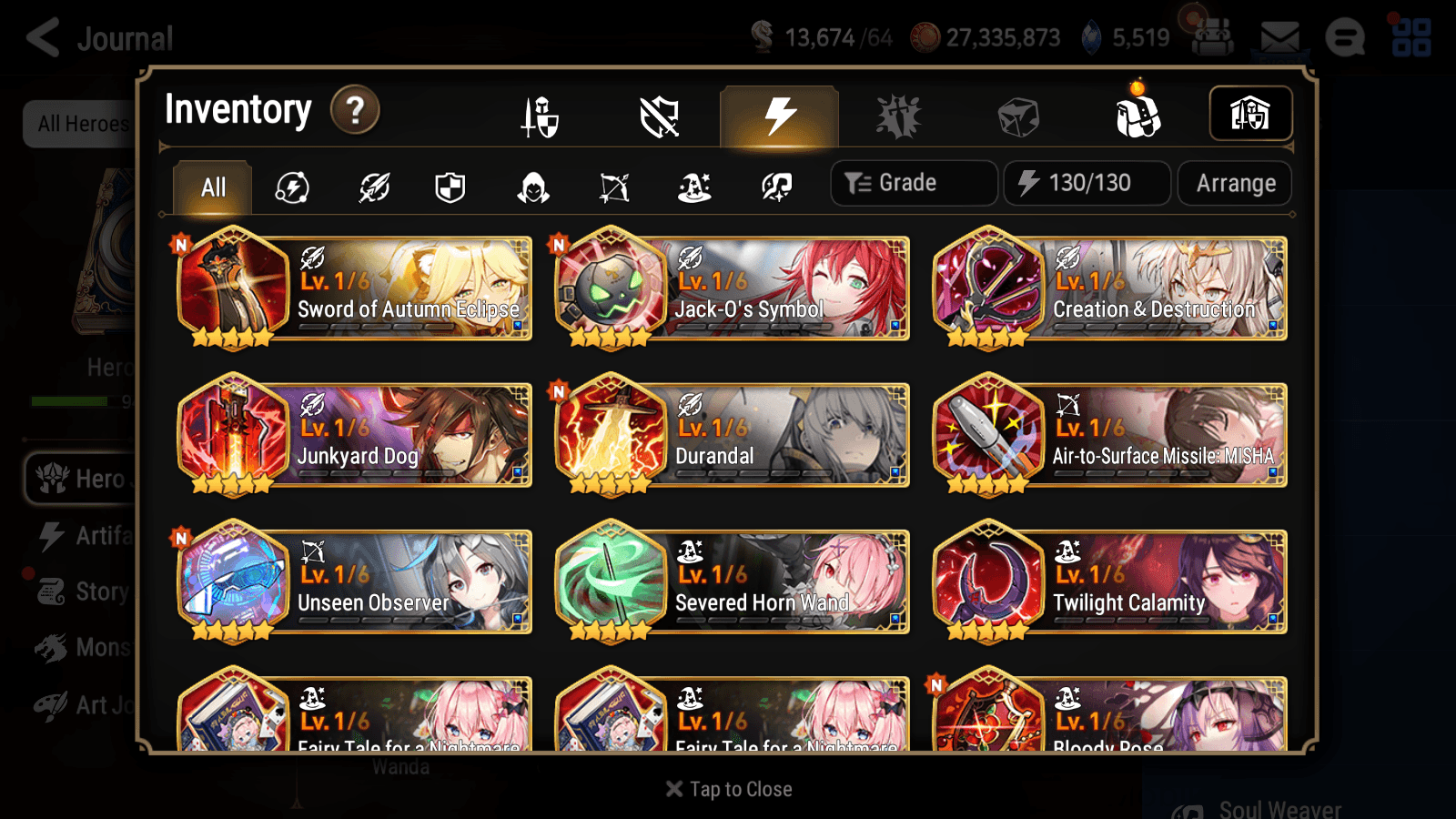This screenshot has width=1456, height=819.
Task: Enable the Thief class artifact filter
Action: [532, 187]
